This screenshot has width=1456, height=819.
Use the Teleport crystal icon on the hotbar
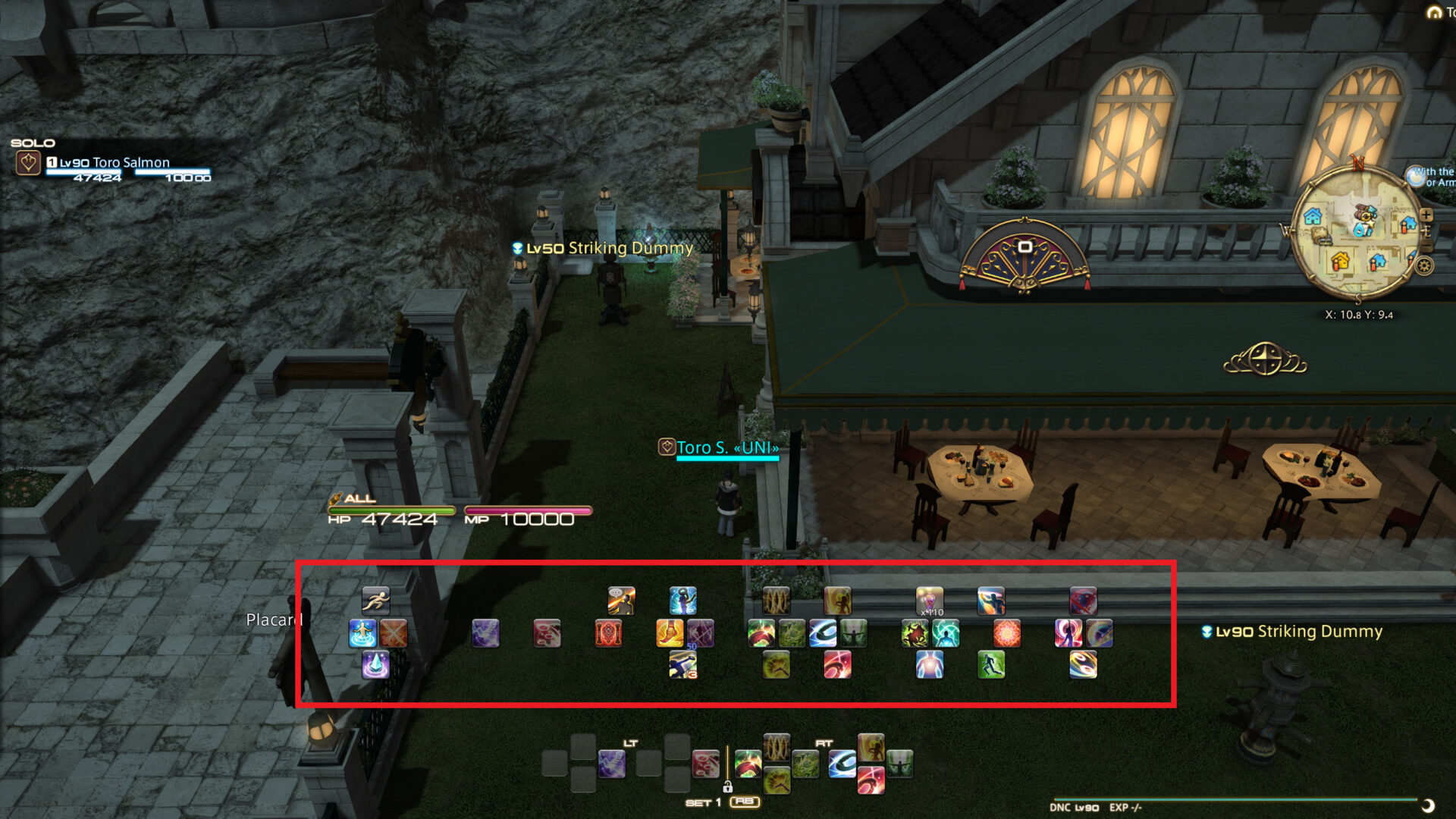(375, 665)
